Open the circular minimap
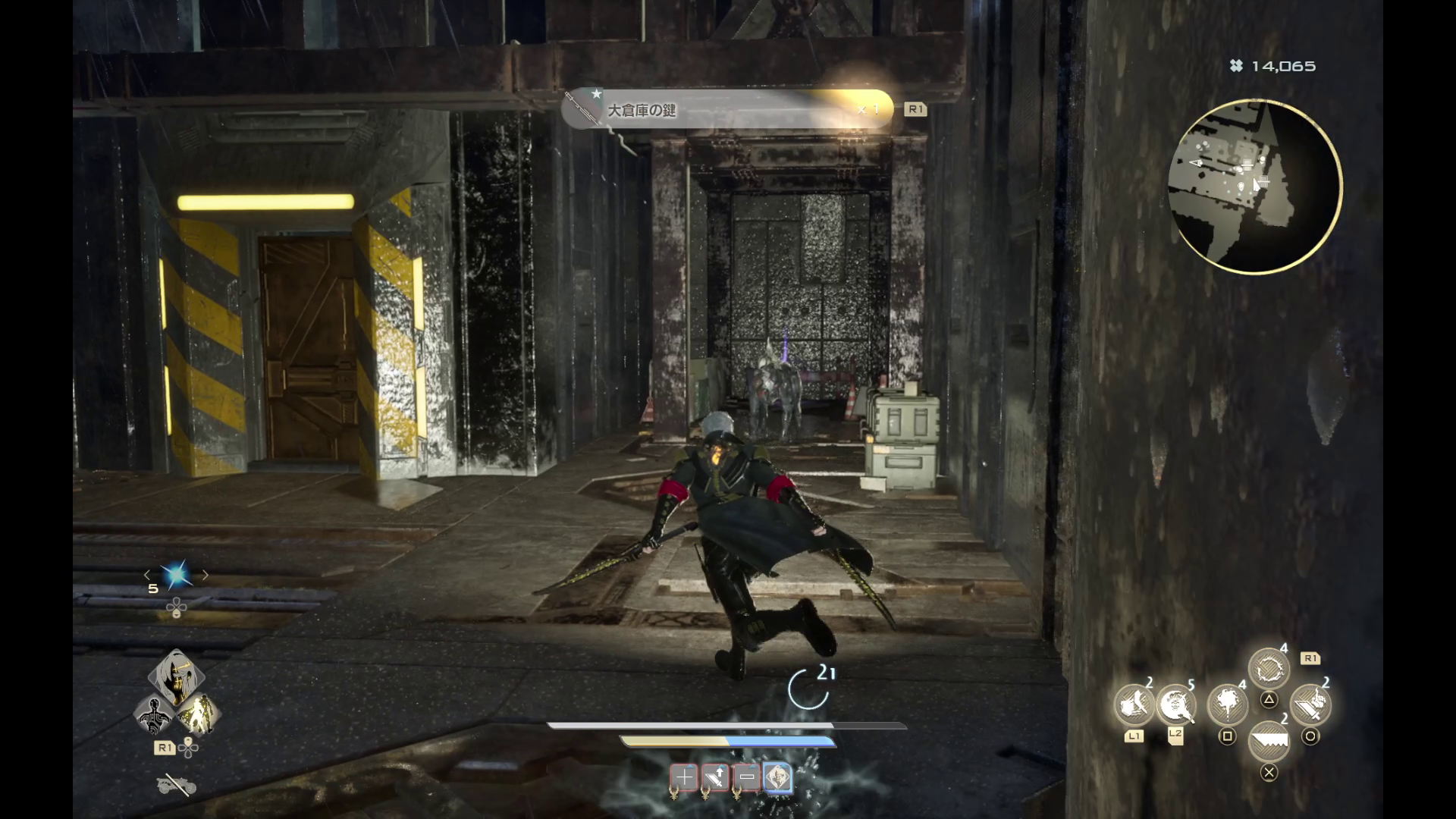This screenshot has height=819, width=1456. click(1255, 187)
